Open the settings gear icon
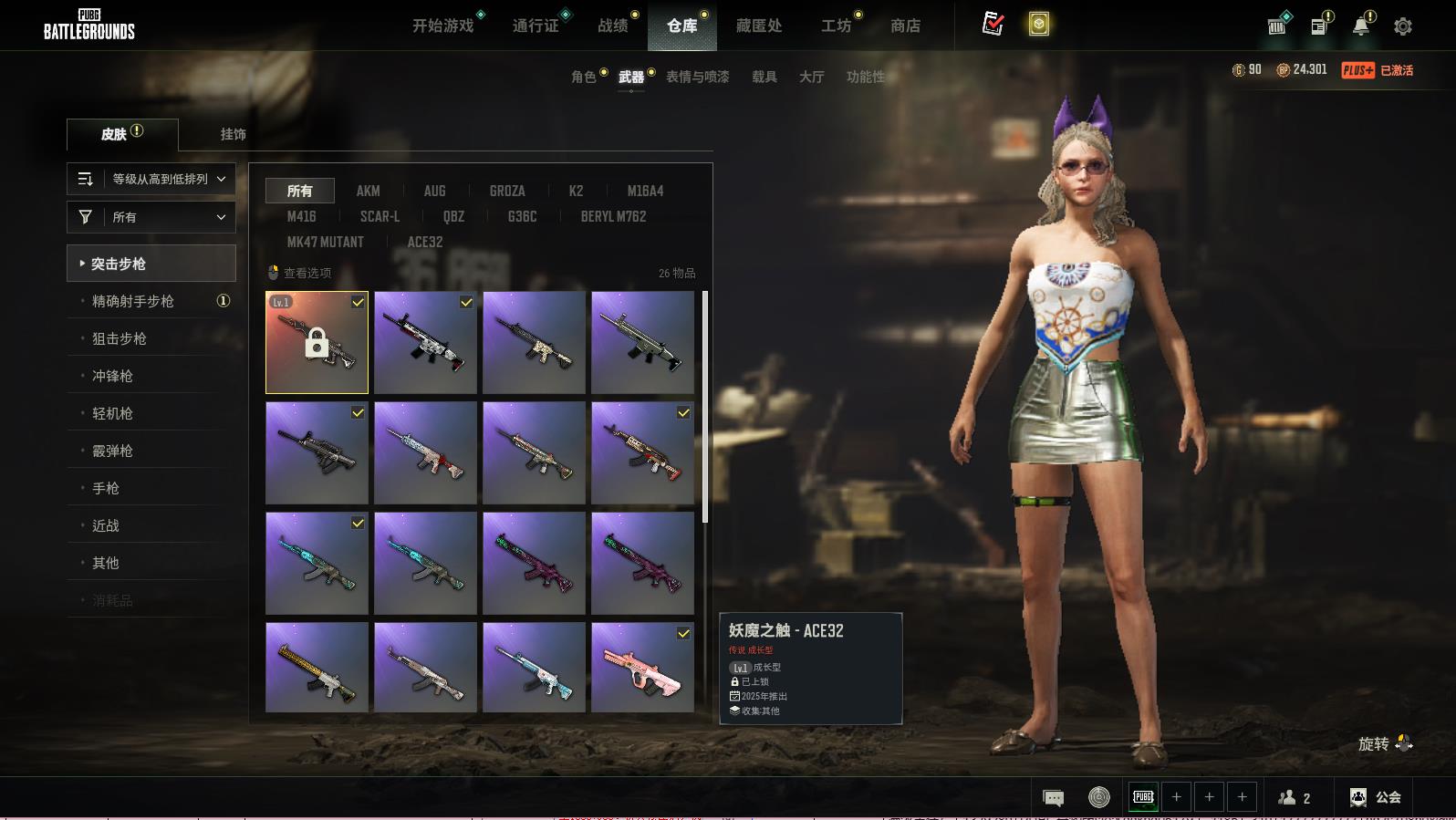Viewport: 1456px width, 820px height. coord(1403,26)
